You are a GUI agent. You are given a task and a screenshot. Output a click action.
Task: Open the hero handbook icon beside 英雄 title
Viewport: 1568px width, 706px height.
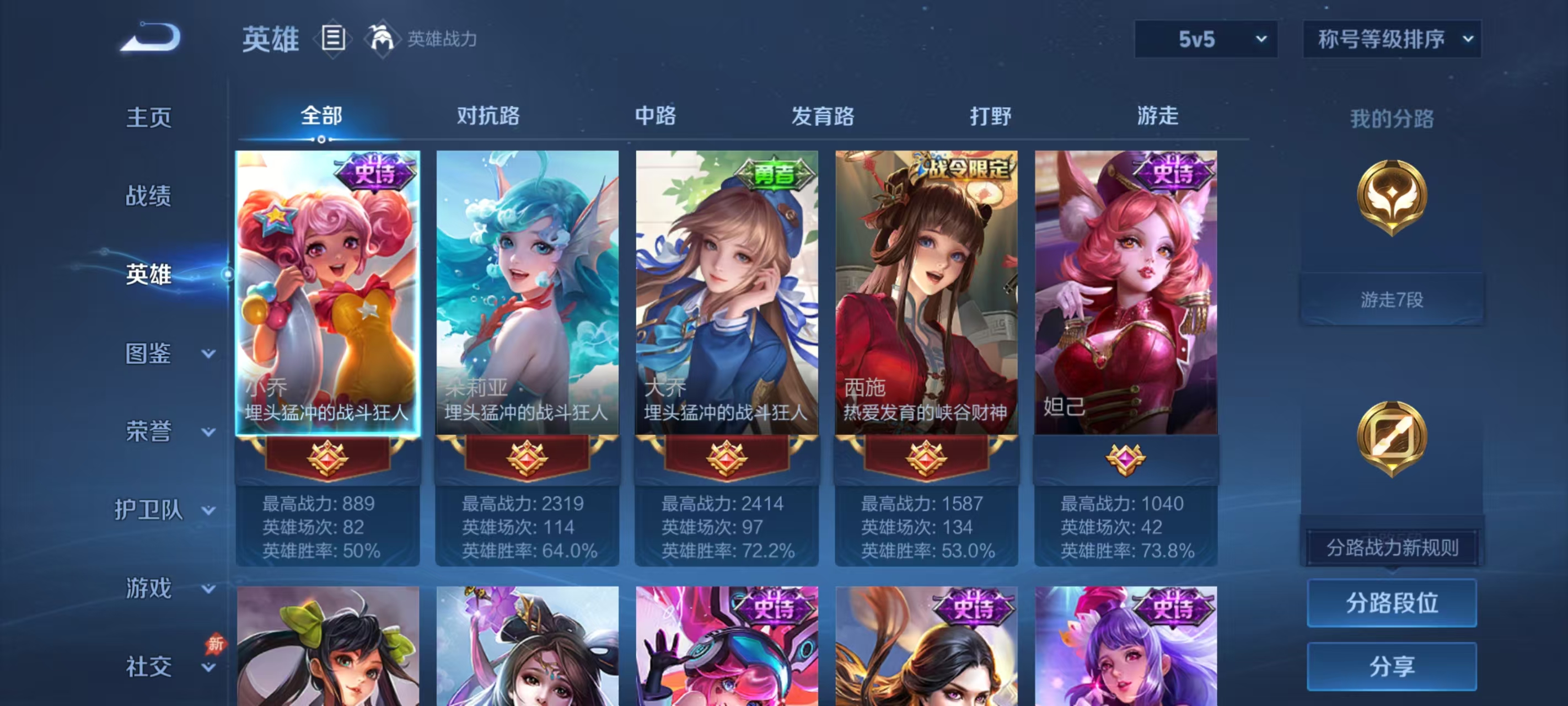[332, 38]
